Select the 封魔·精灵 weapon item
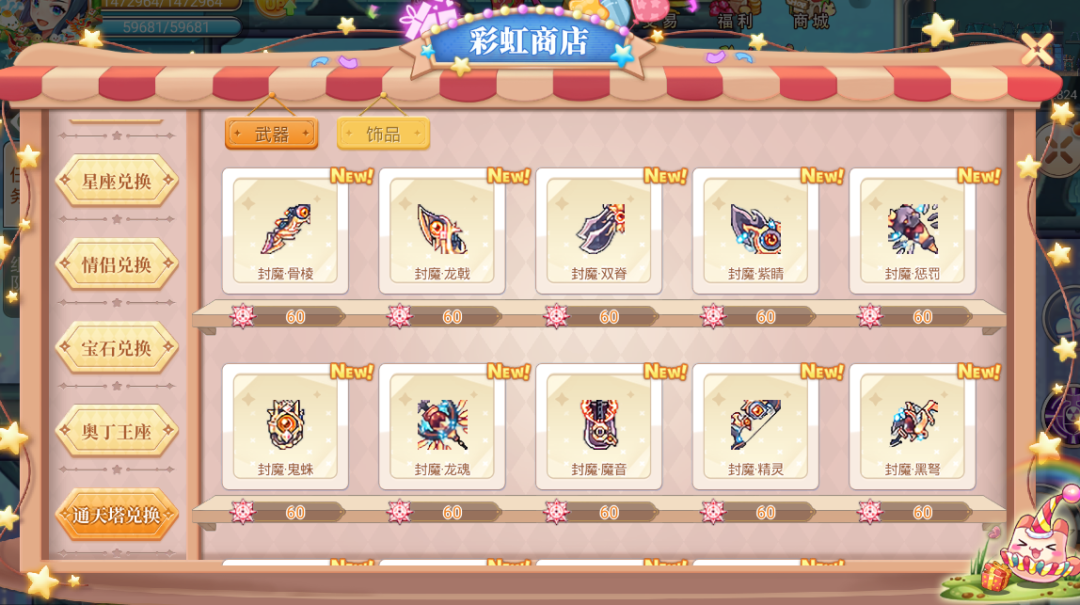Image resolution: width=1080 pixels, height=605 pixels. tap(755, 426)
